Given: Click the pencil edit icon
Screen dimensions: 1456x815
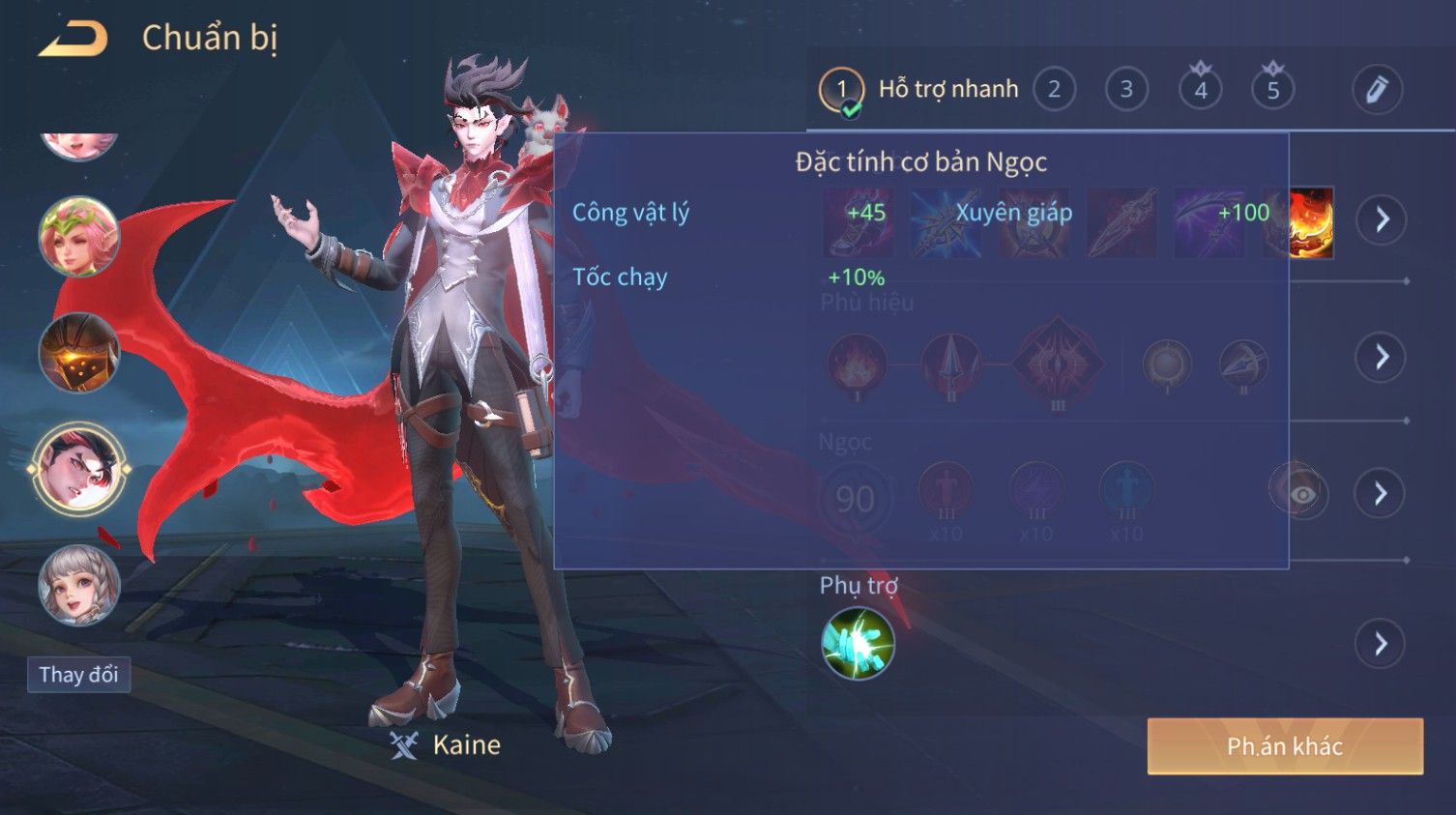Looking at the screenshot, I should (x=1377, y=90).
